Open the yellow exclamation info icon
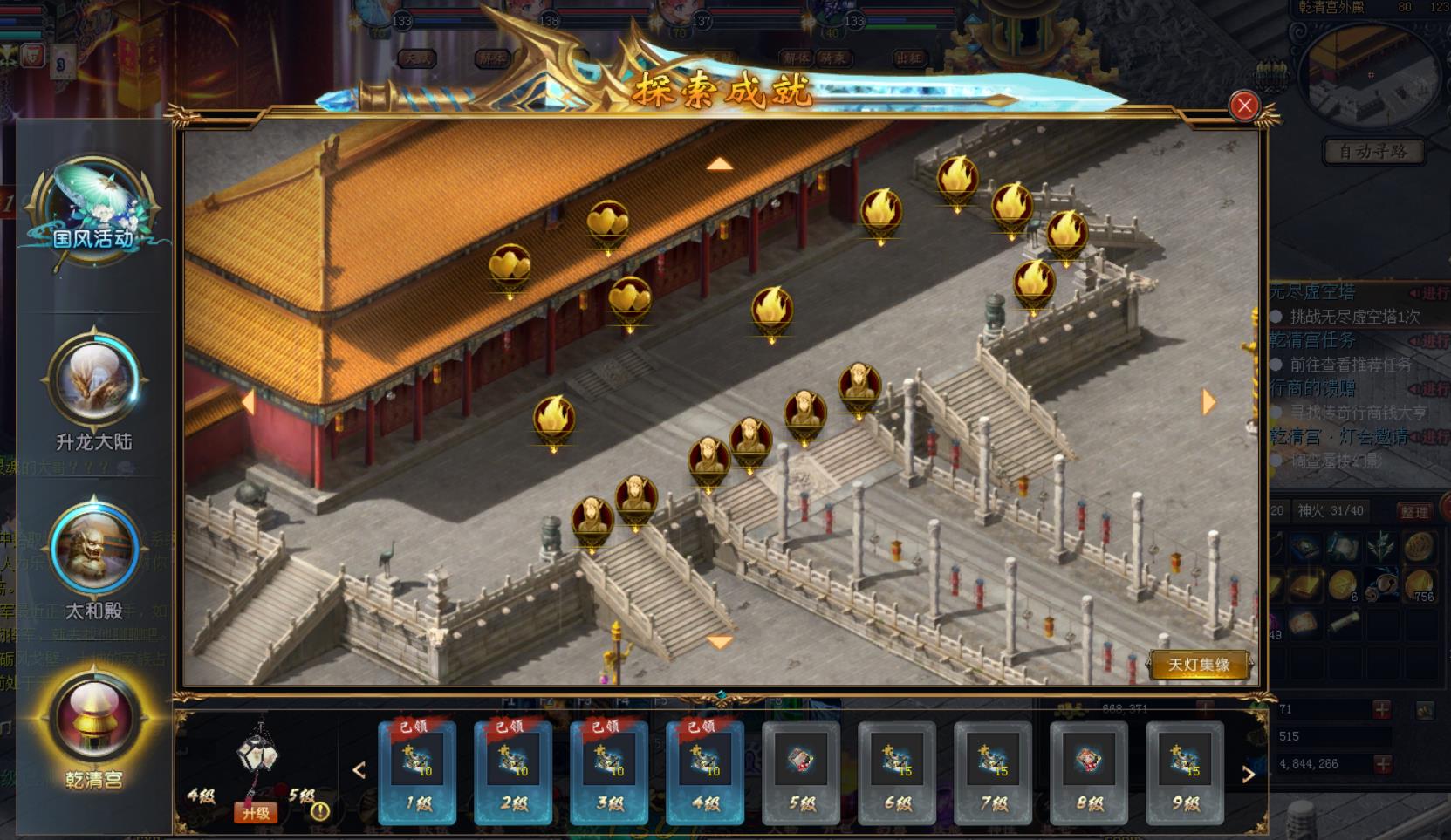 click(x=320, y=811)
